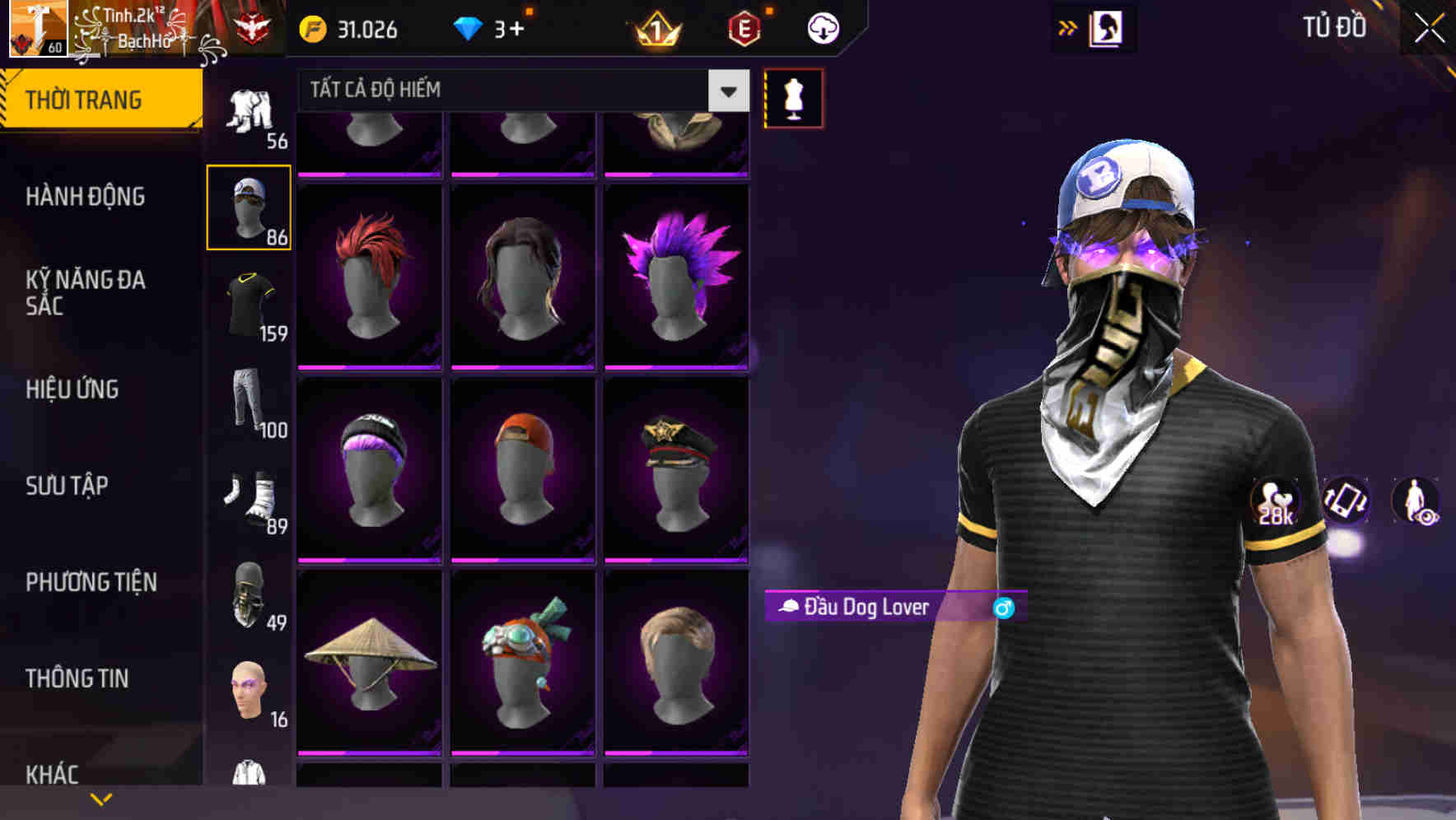Expand the sidebar with the bottom chevron

(x=101, y=798)
